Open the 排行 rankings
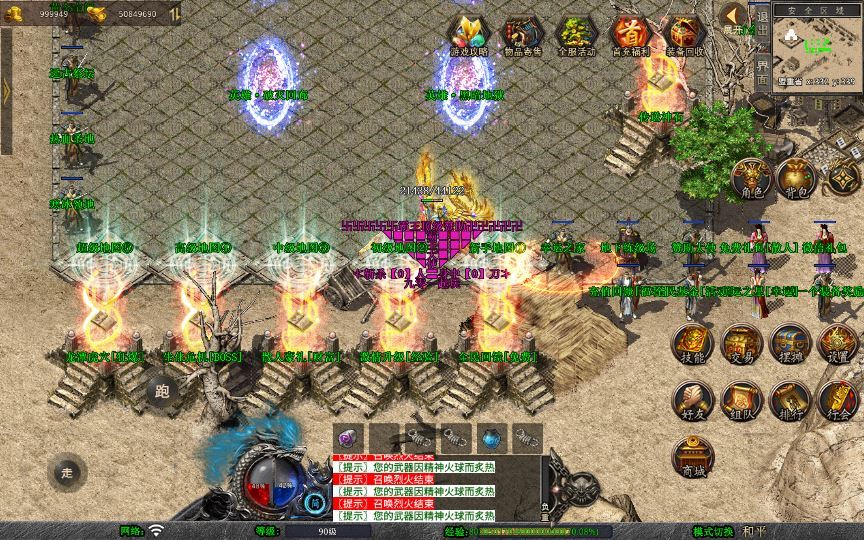Viewport: 864px width, 540px height. (x=789, y=399)
